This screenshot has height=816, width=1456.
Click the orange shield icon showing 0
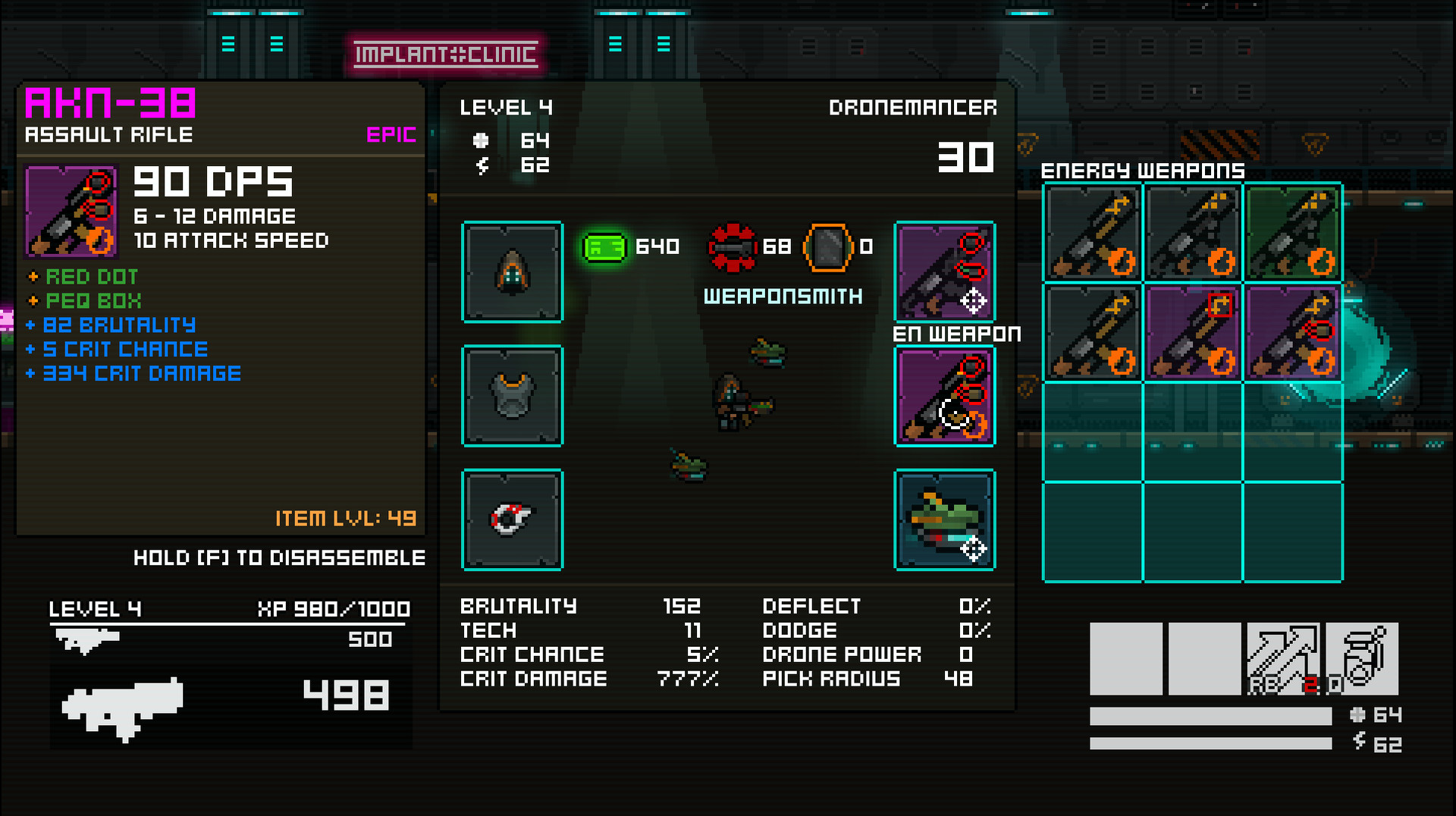(830, 246)
